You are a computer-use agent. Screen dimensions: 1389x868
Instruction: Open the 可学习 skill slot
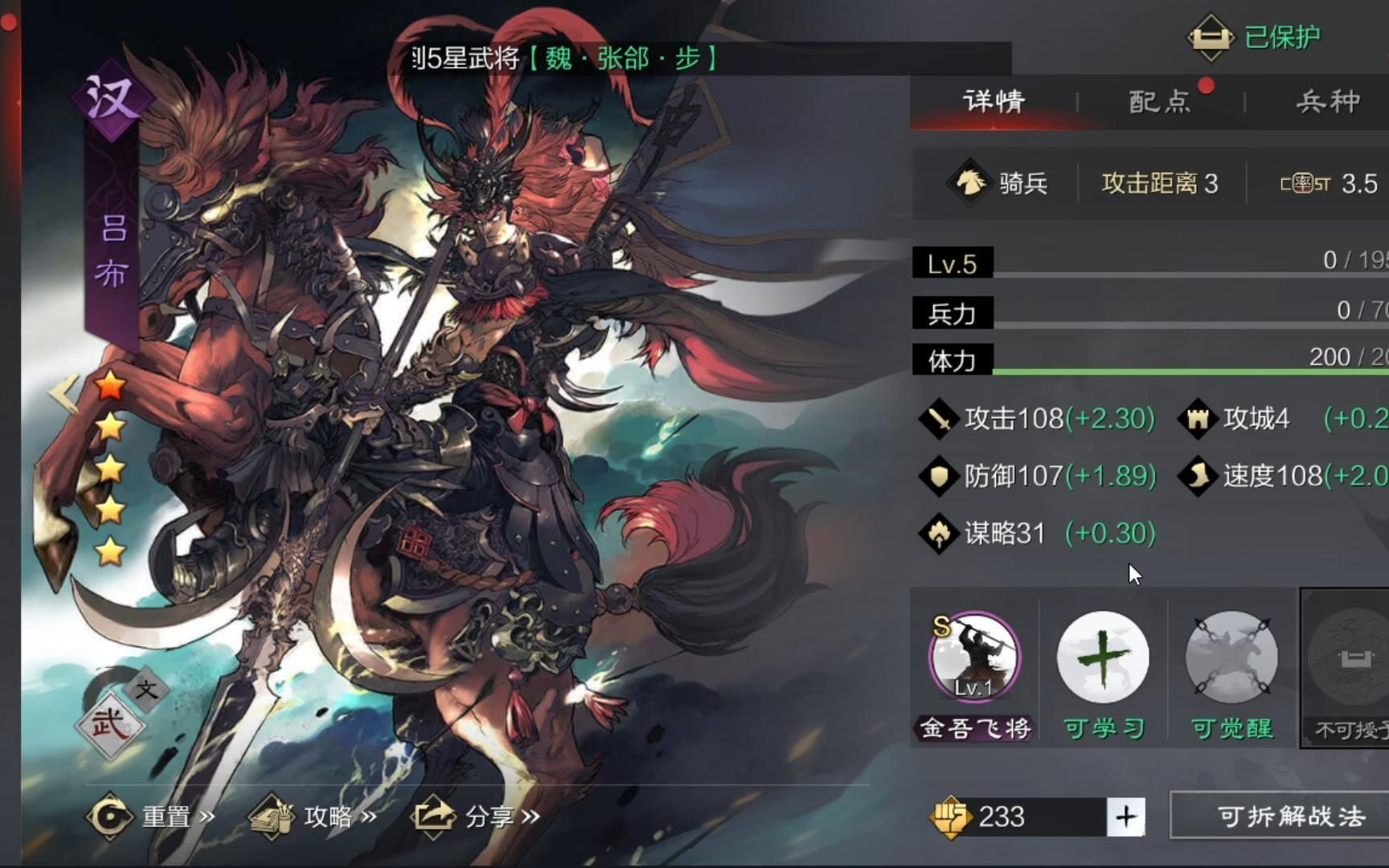click(1103, 658)
